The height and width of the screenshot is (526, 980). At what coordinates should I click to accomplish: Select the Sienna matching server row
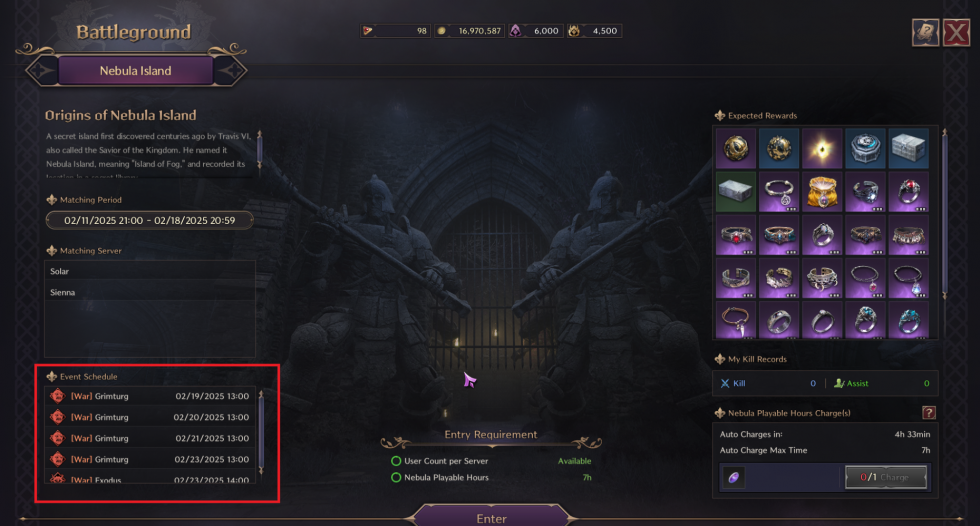(x=150, y=292)
